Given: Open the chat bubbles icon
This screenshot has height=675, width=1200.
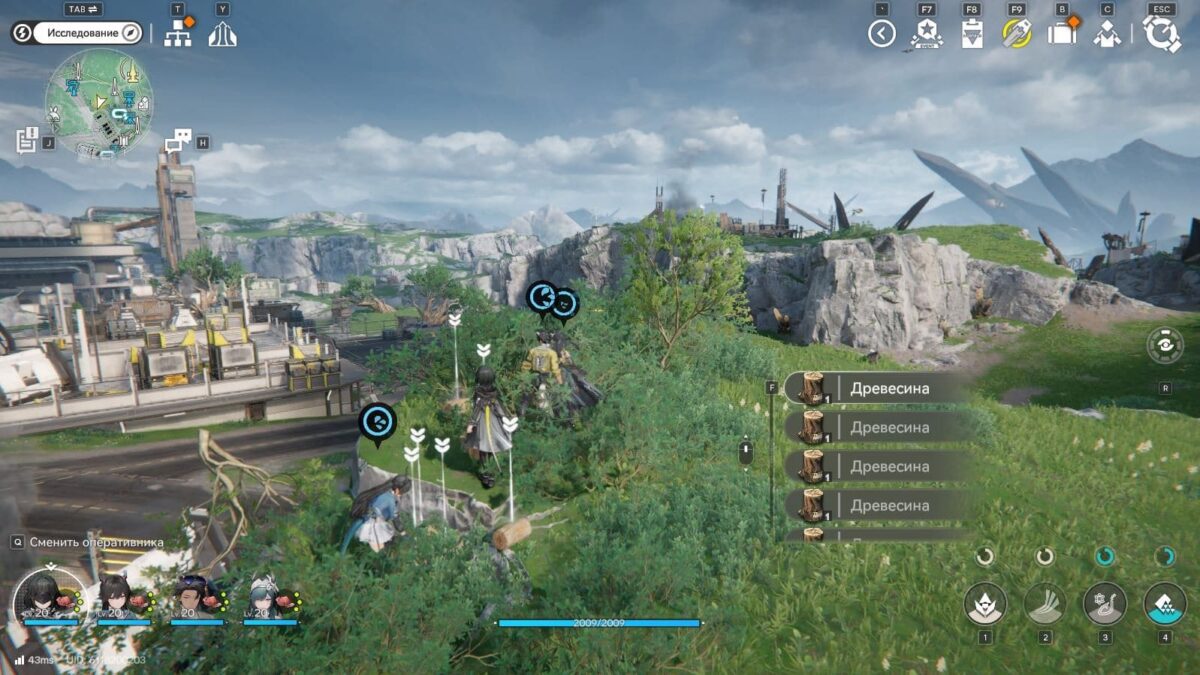Looking at the screenshot, I should [178, 141].
